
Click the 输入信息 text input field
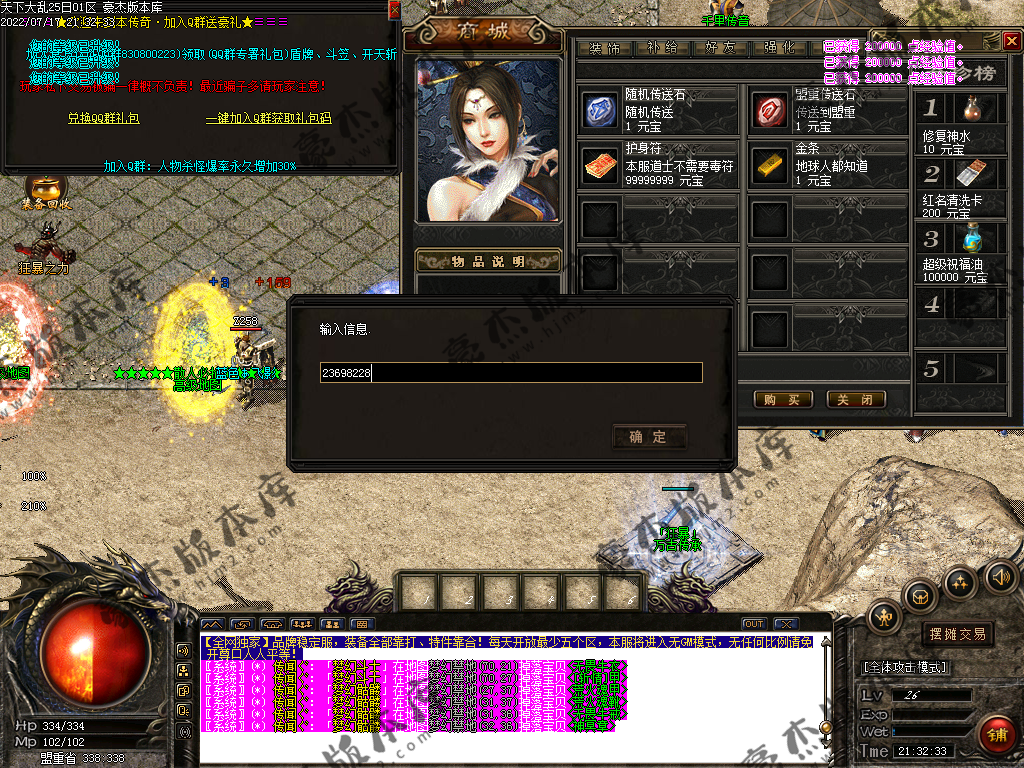click(510, 373)
